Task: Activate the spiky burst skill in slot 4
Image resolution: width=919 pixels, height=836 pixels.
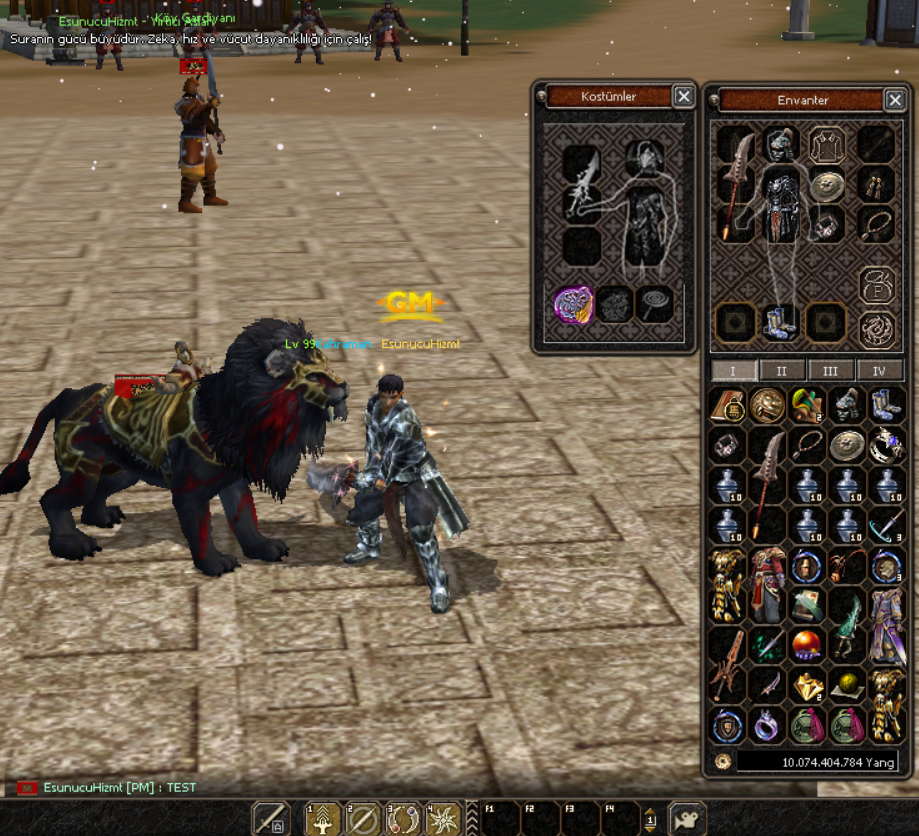Action: pos(443,819)
